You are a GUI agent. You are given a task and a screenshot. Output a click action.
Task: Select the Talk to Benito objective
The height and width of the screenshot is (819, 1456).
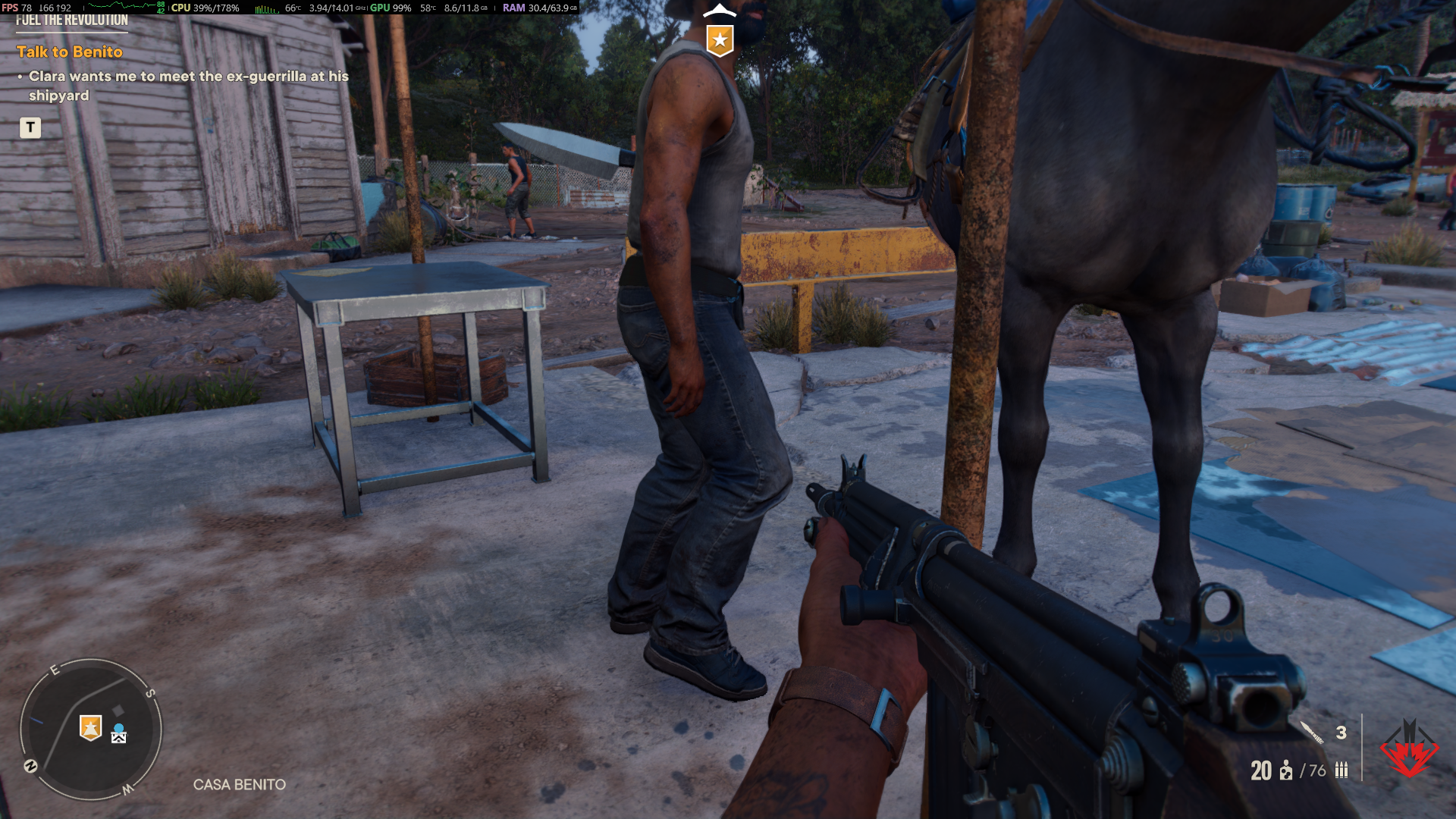coord(70,52)
